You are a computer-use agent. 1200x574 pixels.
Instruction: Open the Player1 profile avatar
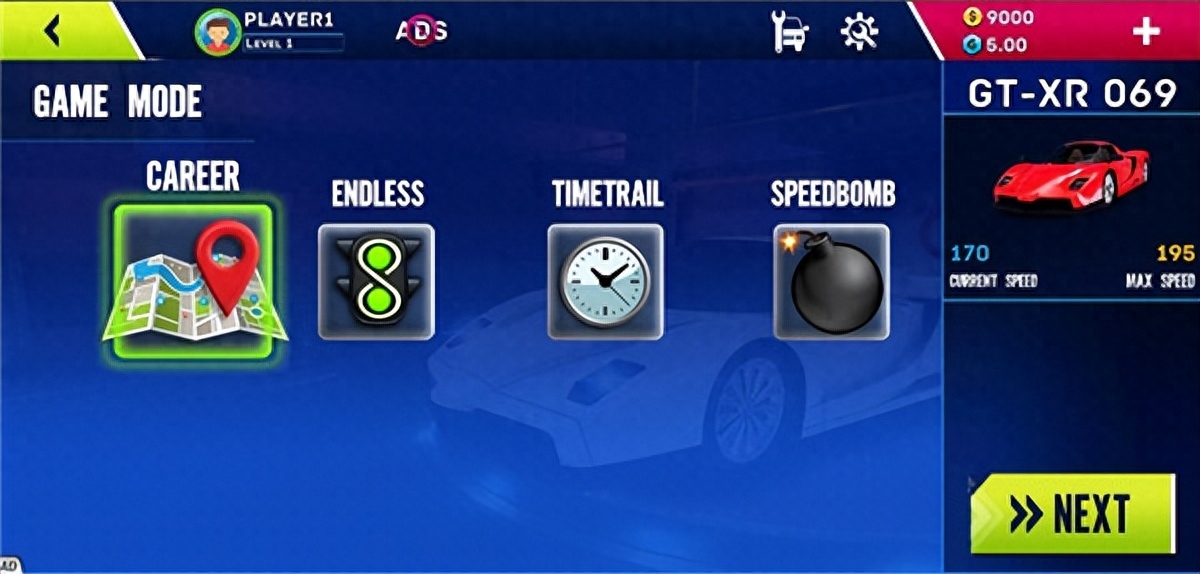click(x=219, y=31)
